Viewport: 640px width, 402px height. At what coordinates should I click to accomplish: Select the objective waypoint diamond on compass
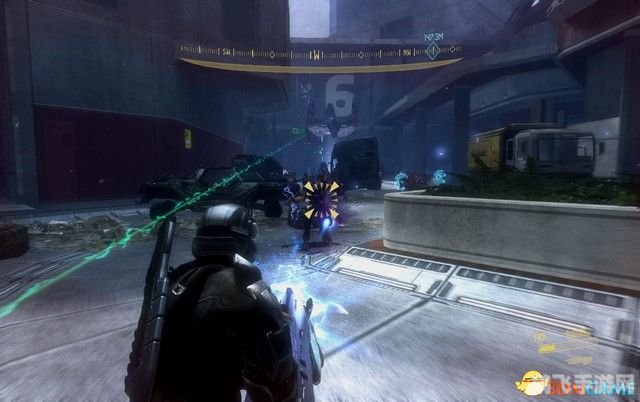click(x=433, y=51)
